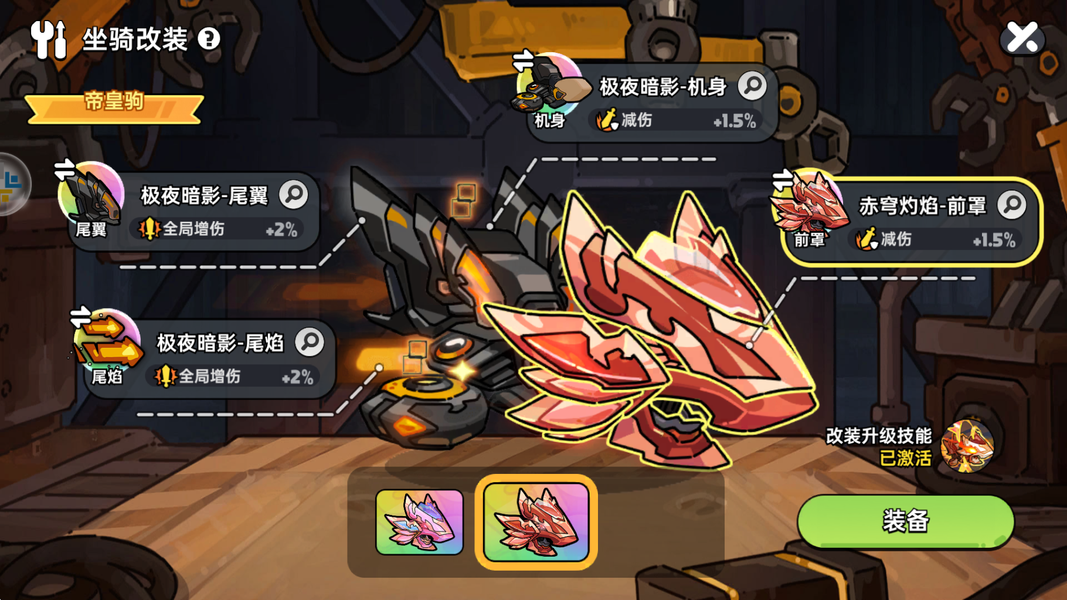
Task: Close the mount modification screen
Action: 1022,38
